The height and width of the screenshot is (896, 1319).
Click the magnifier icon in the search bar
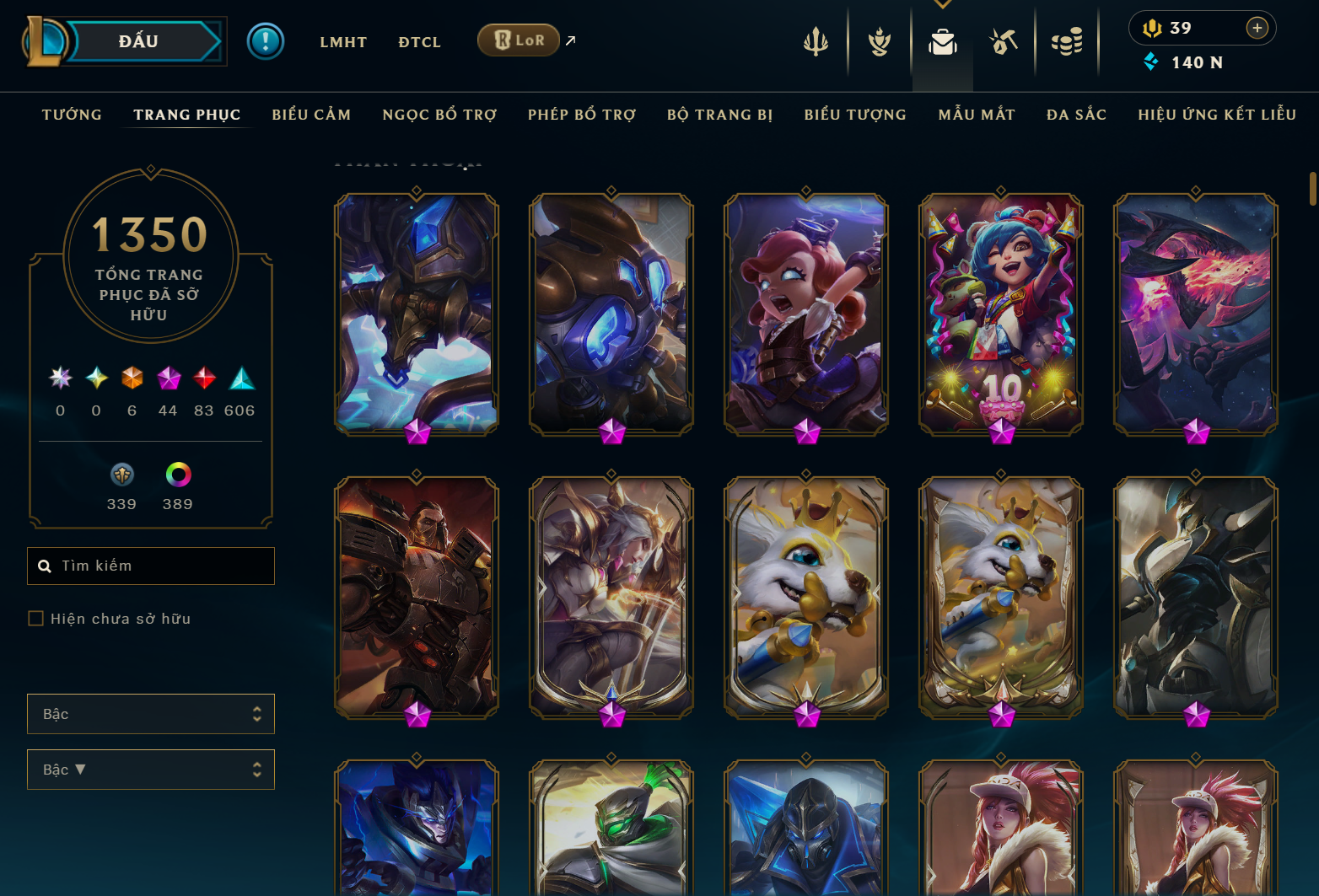pyautogui.click(x=45, y=566)
